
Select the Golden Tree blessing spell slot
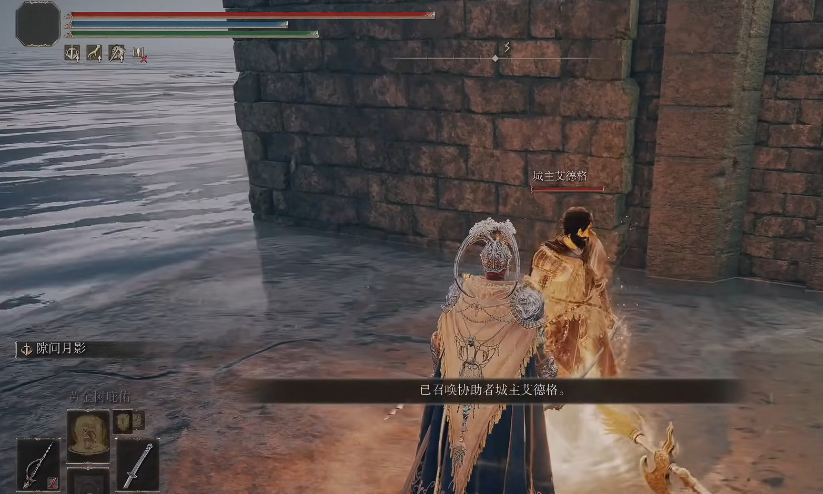[88, 432]
